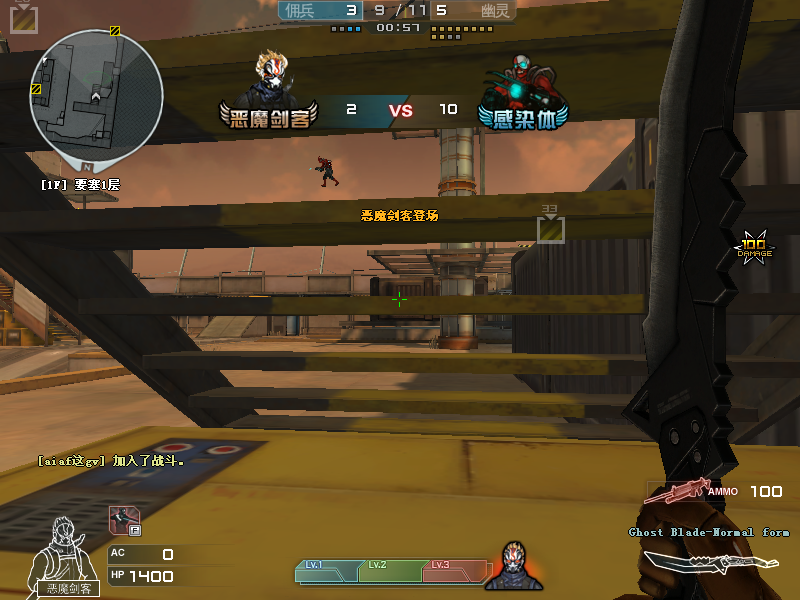Select the F-key skill icon above AC
The height and width of the screenshot is (600, 800).
125,520
